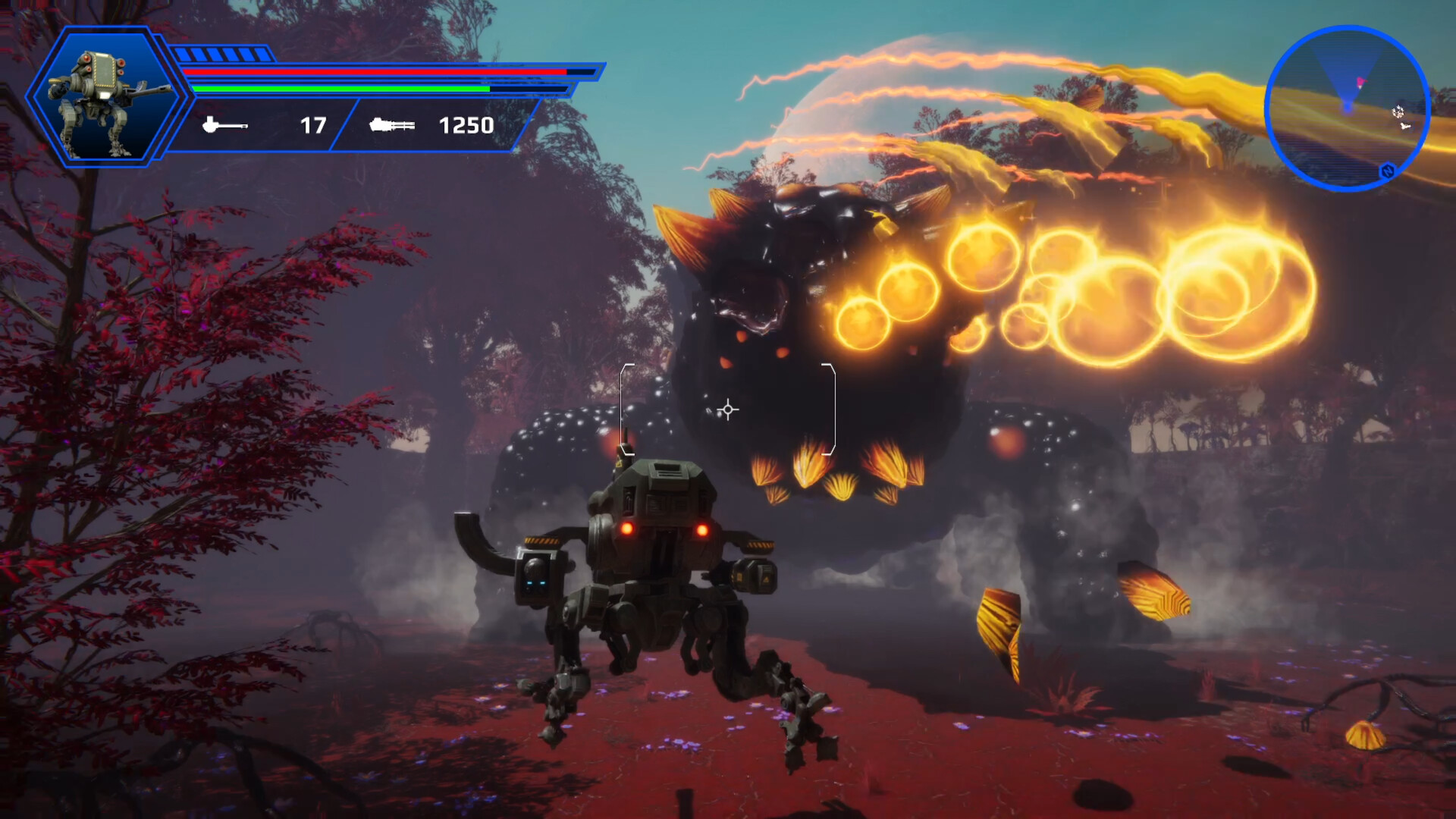Click the targeting crosshair in screen center
This screenshot has height=819, width=1456.
pyautogui.click(x=727, y=409)
